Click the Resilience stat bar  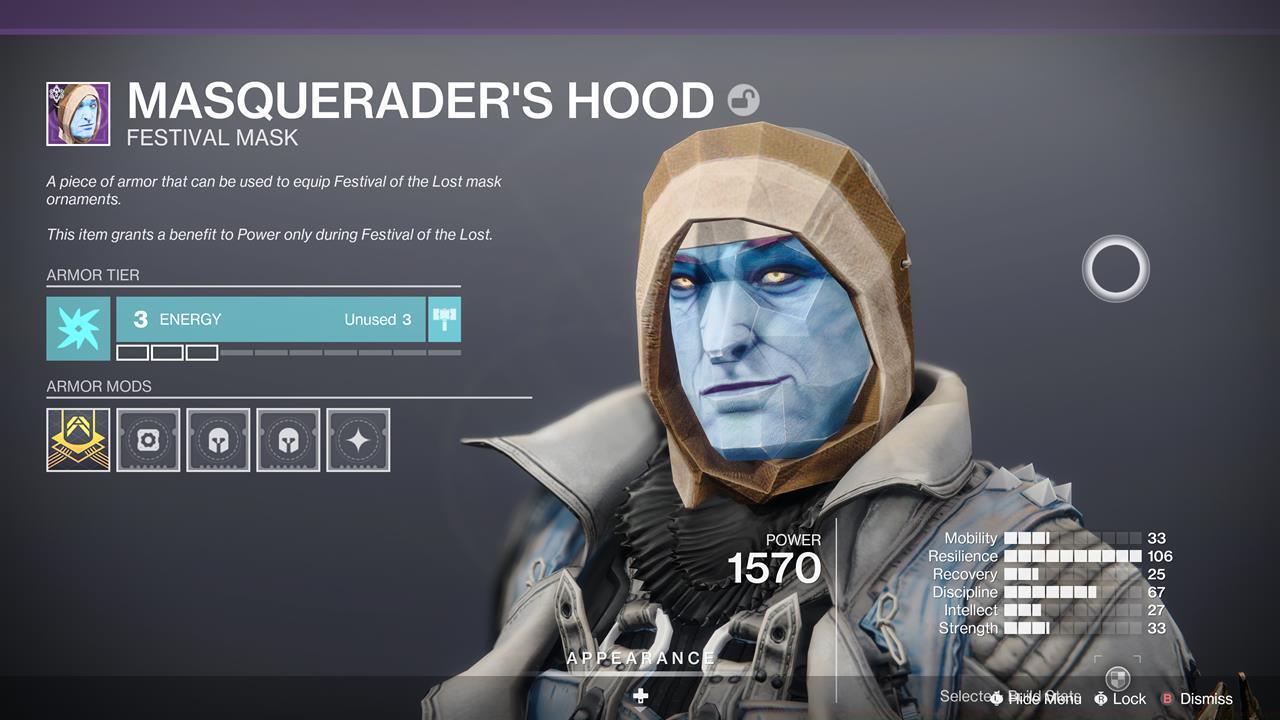coord(1070,556)
